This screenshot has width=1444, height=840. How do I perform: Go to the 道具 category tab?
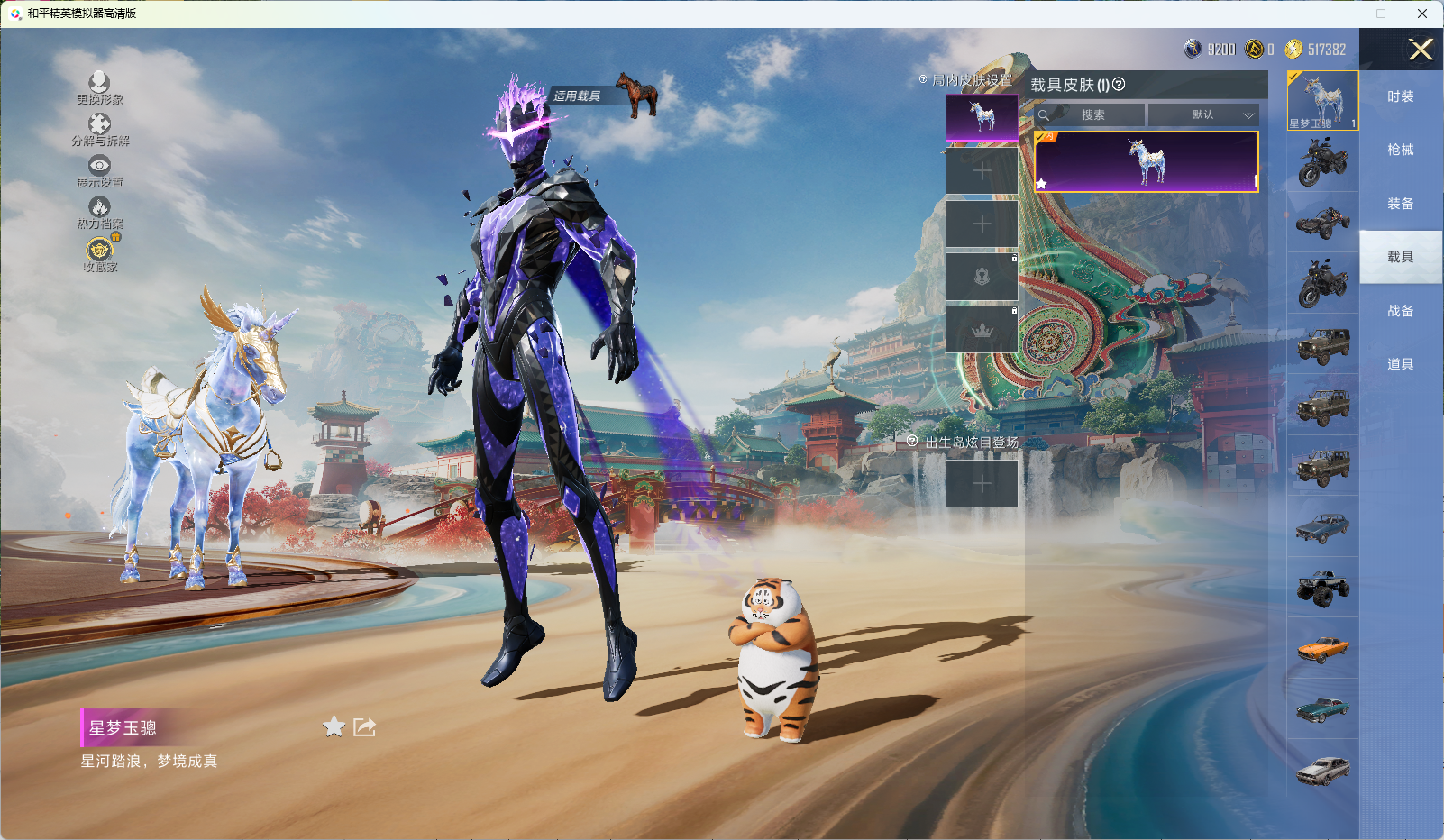pos(1400,364)
